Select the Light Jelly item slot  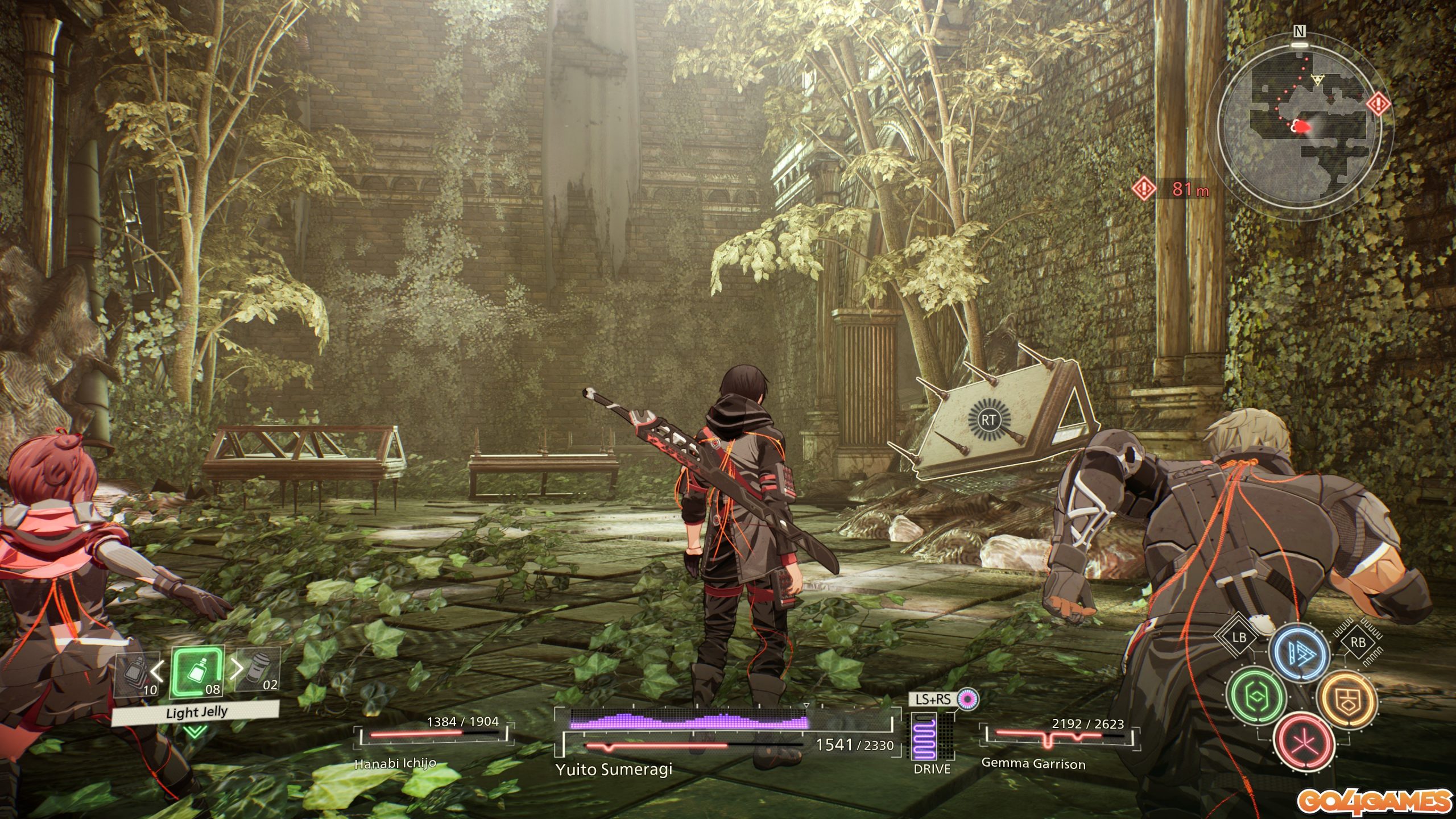(196, 673)
